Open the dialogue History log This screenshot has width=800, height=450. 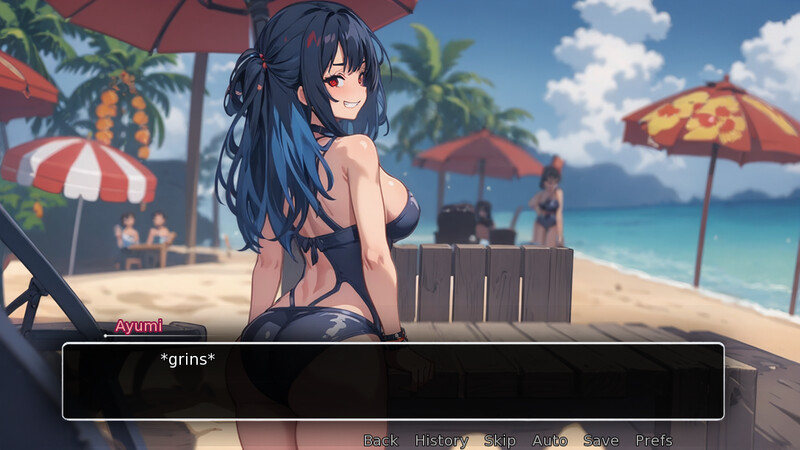[441, 440]
